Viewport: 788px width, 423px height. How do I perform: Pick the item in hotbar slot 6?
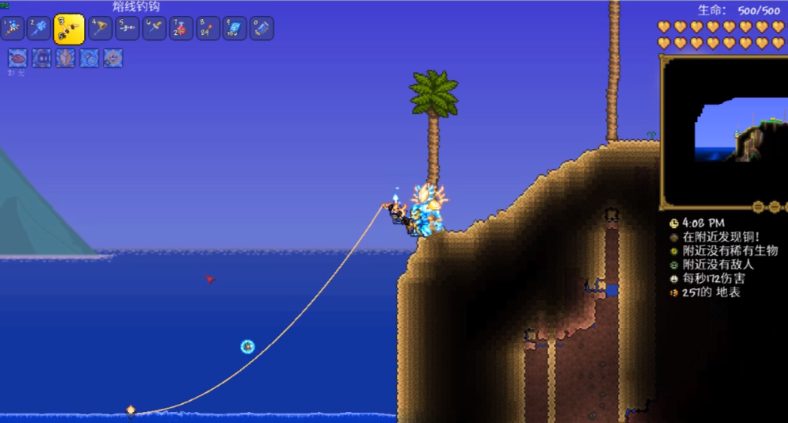point(154,29)
